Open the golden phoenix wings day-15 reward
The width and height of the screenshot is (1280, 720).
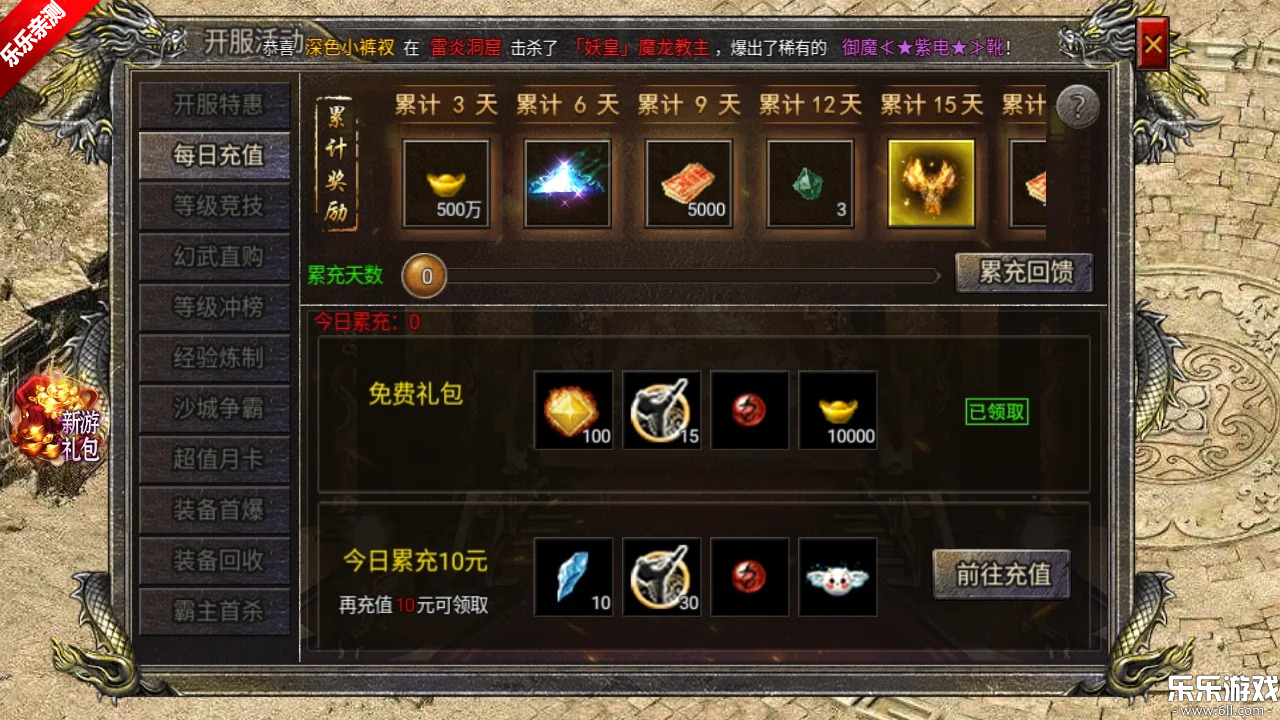coord(930,184)
